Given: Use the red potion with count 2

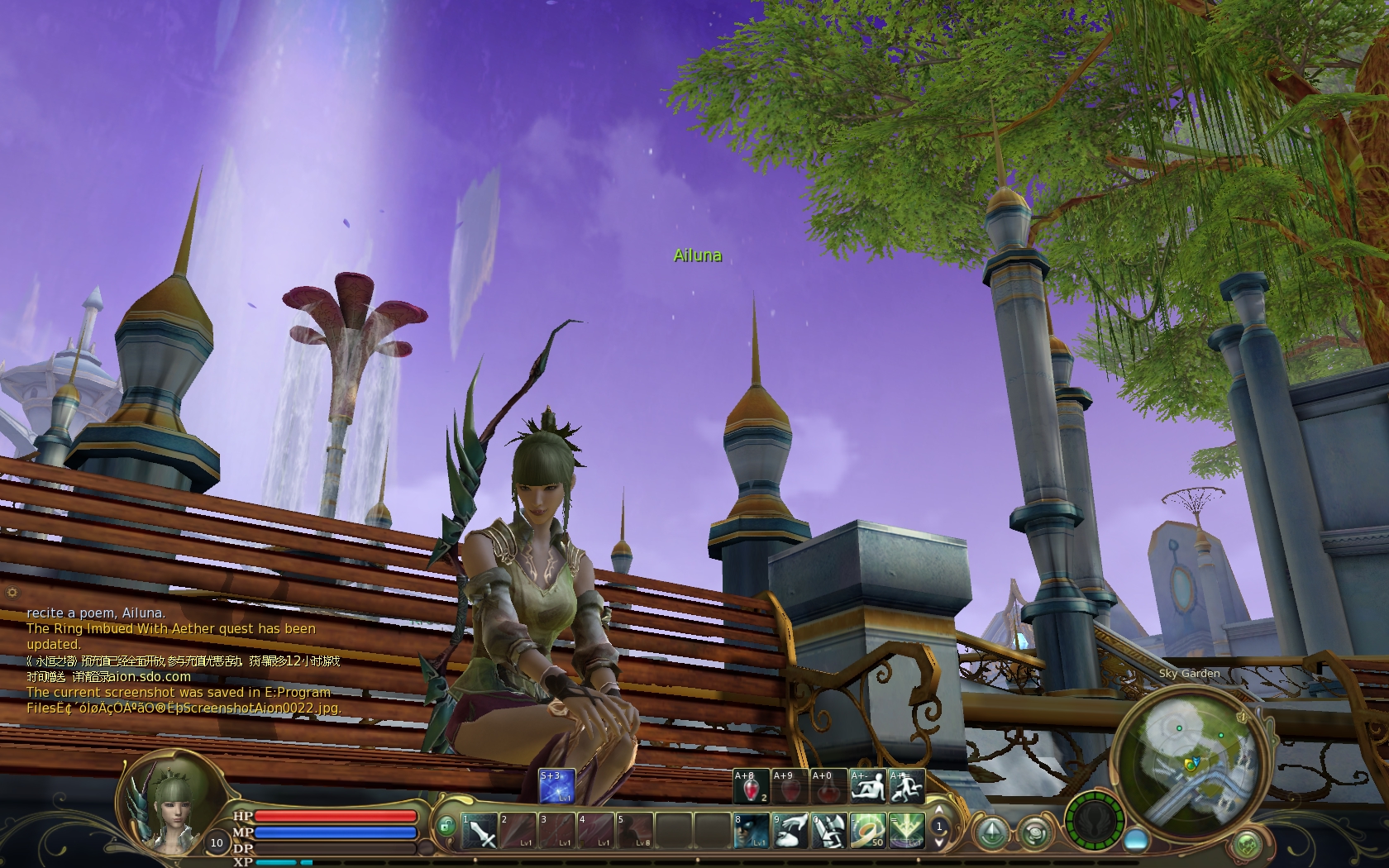Looking at the screenshot, I should coord(751,787).
